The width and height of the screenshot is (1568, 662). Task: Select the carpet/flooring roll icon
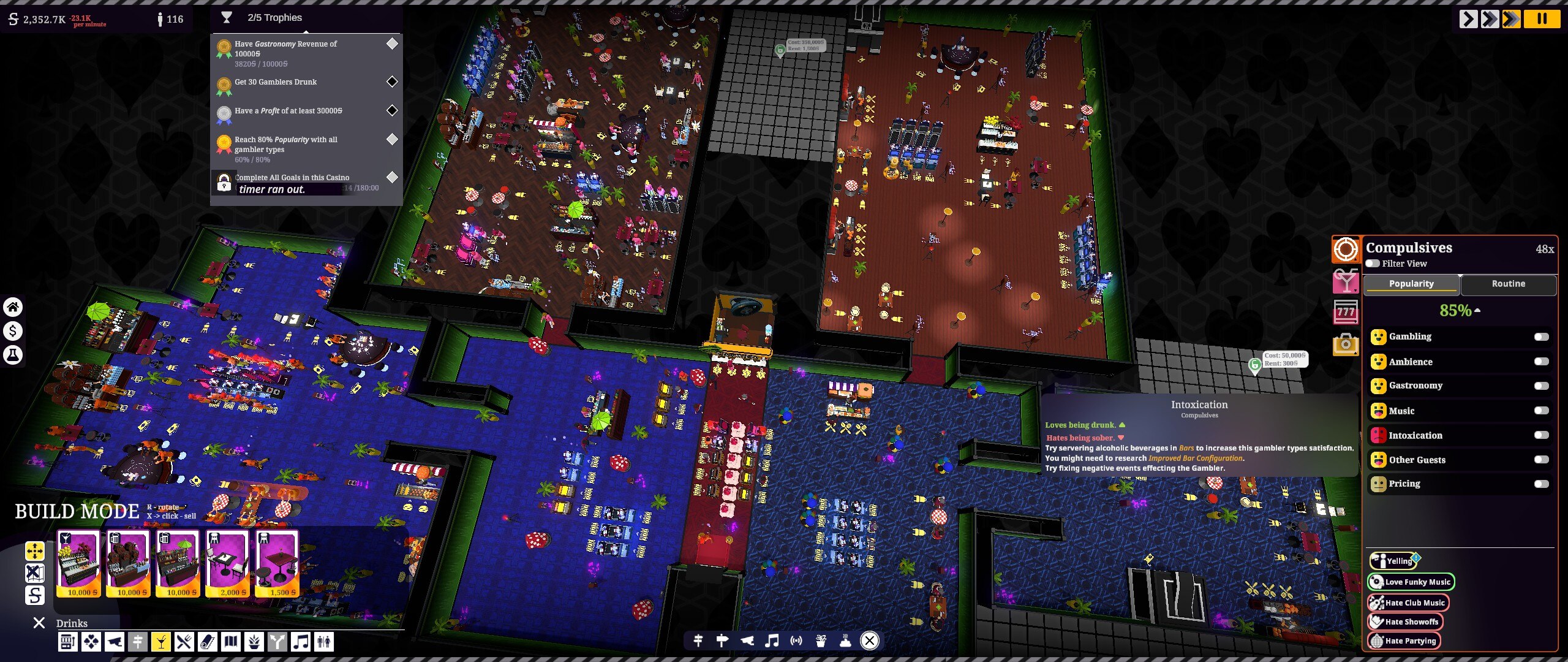206,642
